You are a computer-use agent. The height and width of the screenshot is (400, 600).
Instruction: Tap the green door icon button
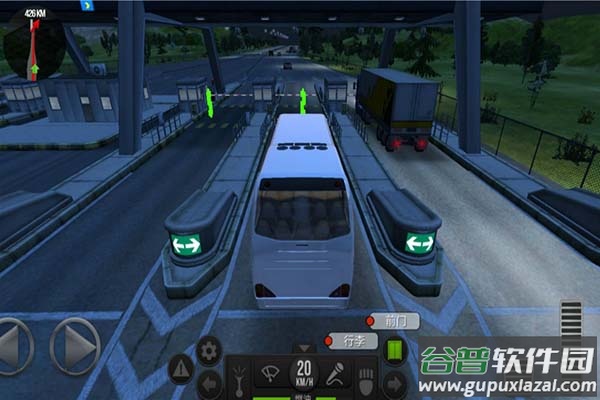click(394, 351)
